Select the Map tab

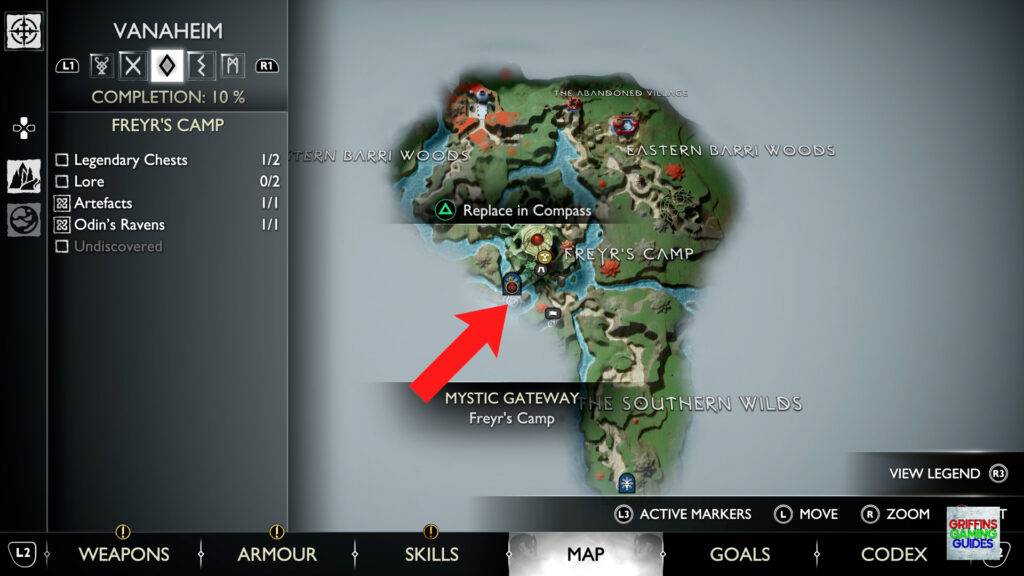[x=585, y=554]
